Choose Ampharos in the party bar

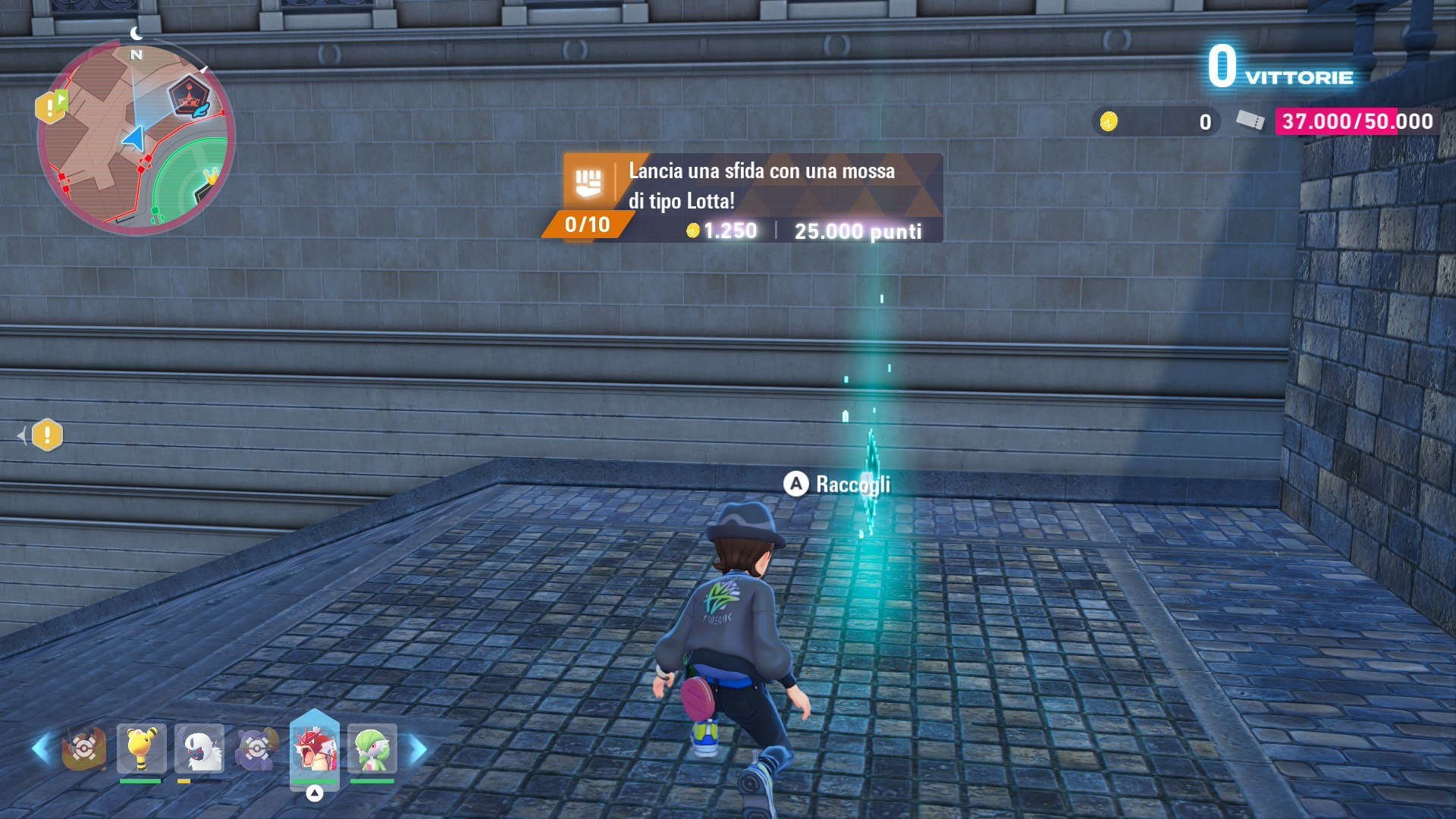point(141,749)
